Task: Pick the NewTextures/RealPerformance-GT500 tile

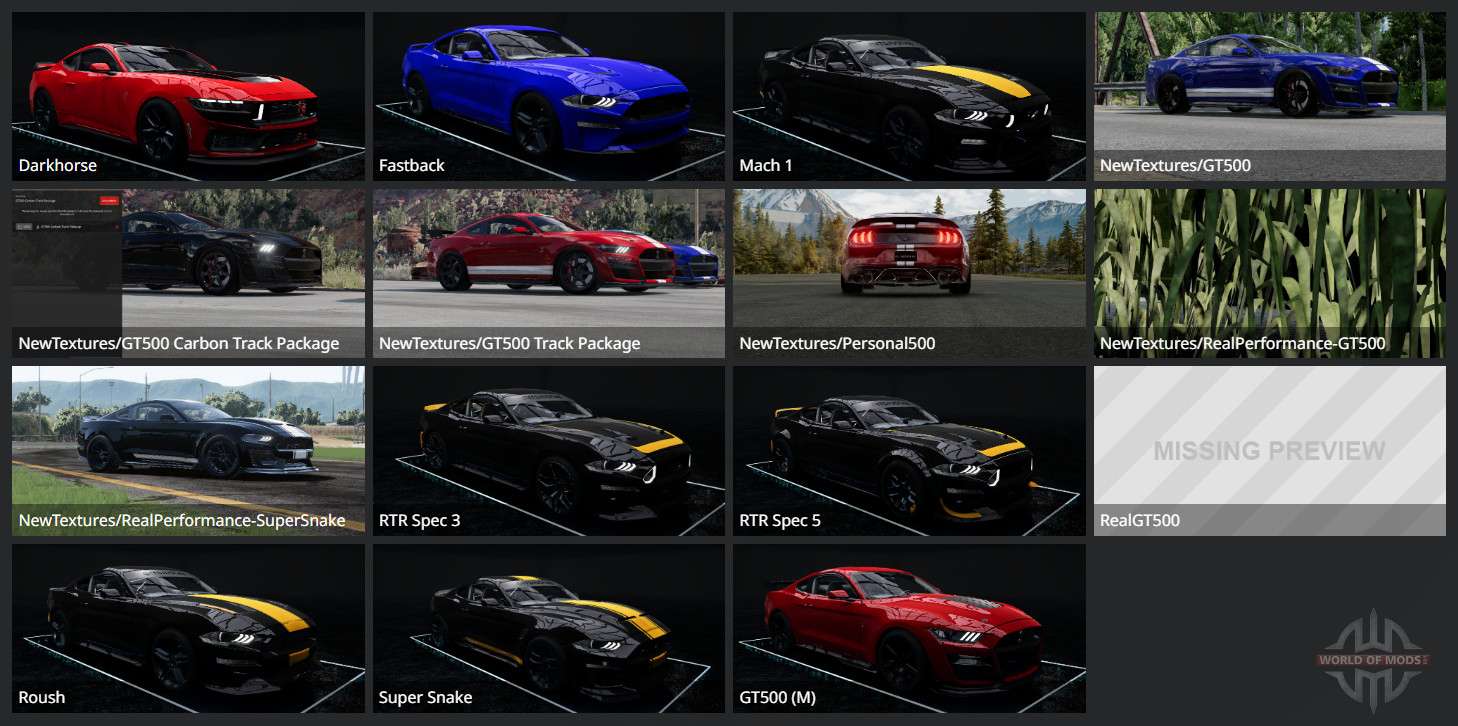Action: 1270,273
